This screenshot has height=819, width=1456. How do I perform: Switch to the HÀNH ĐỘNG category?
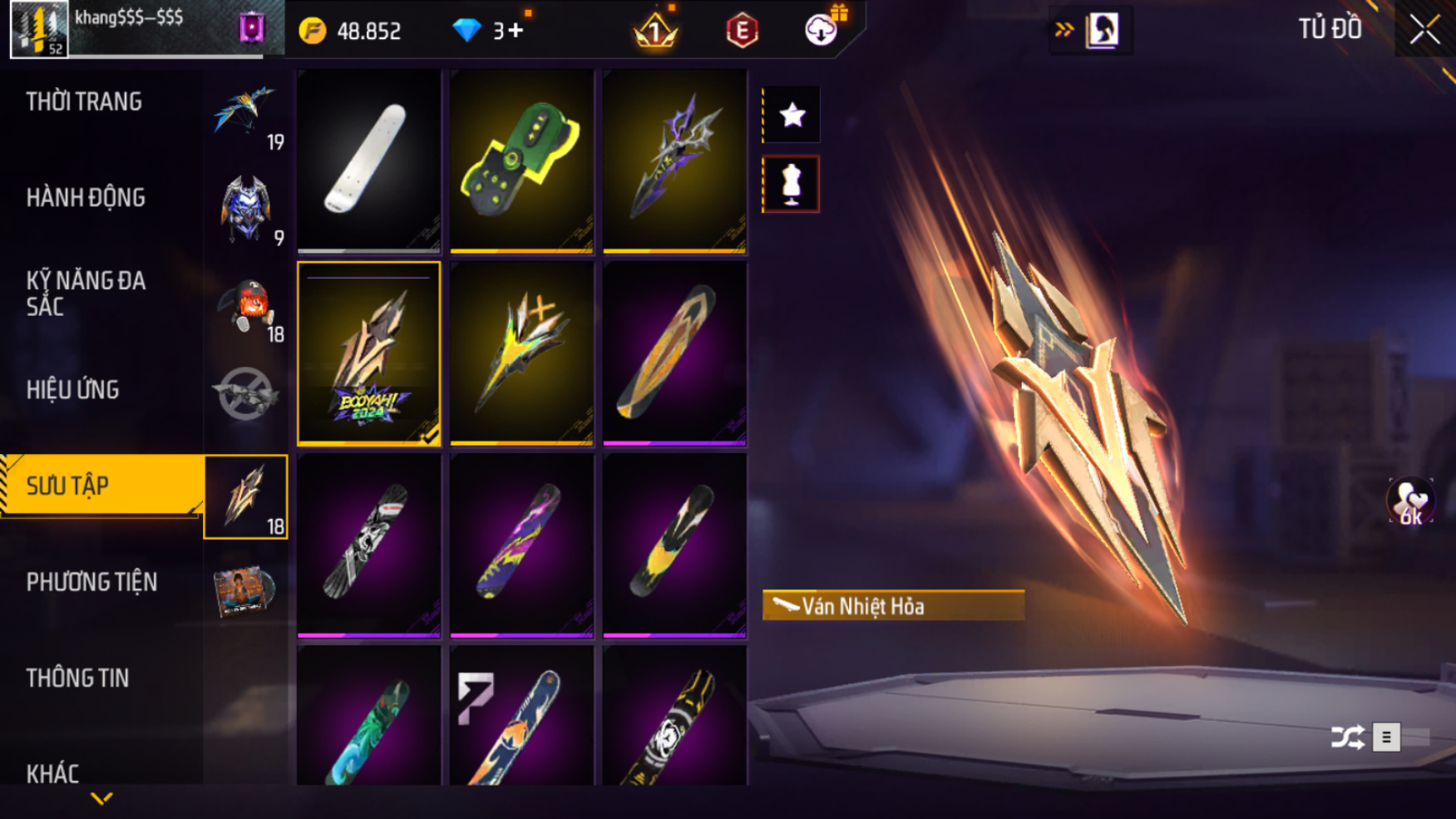(86, 198)
